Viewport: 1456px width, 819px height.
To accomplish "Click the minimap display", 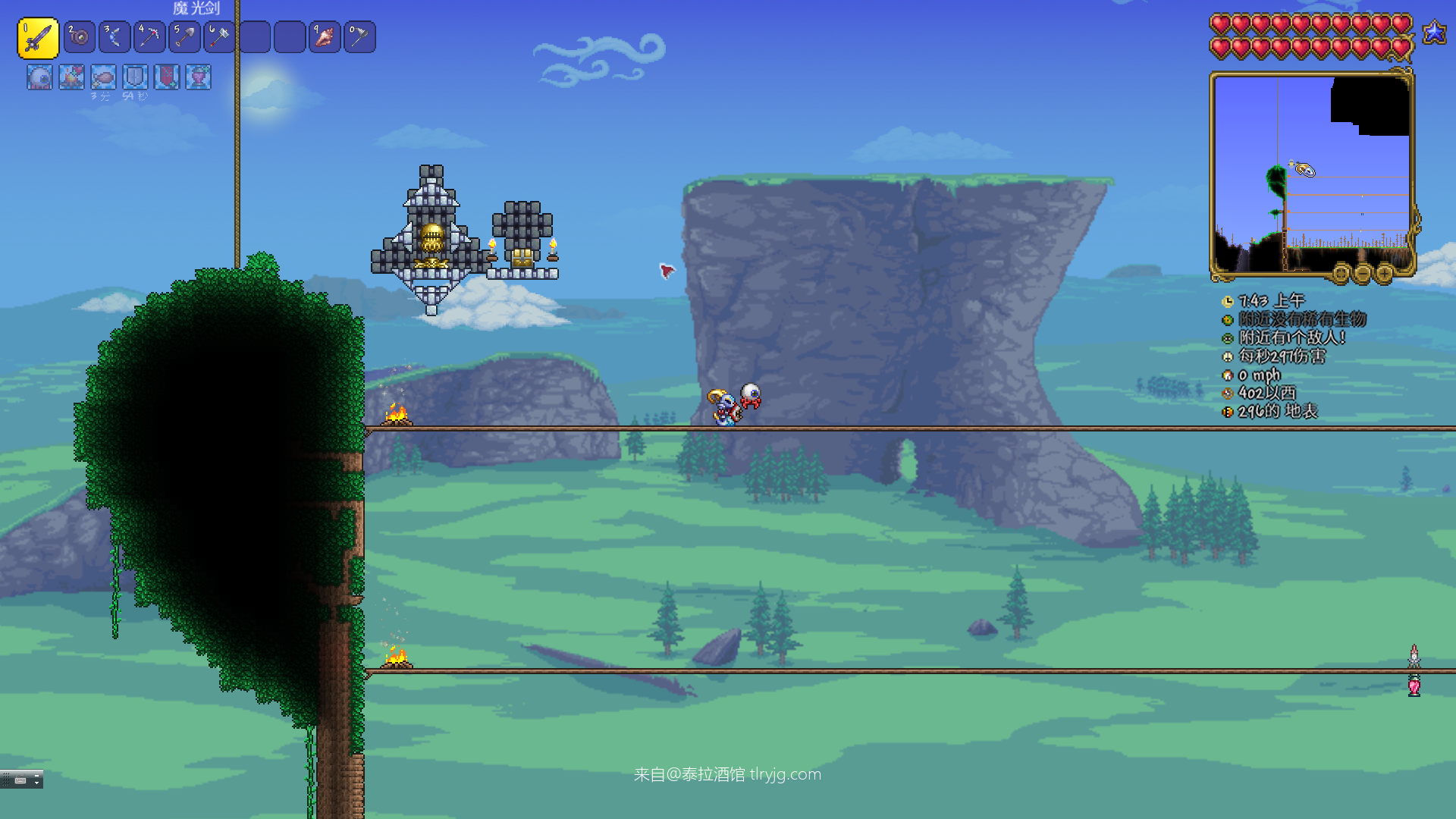I will coord(1312,174).
